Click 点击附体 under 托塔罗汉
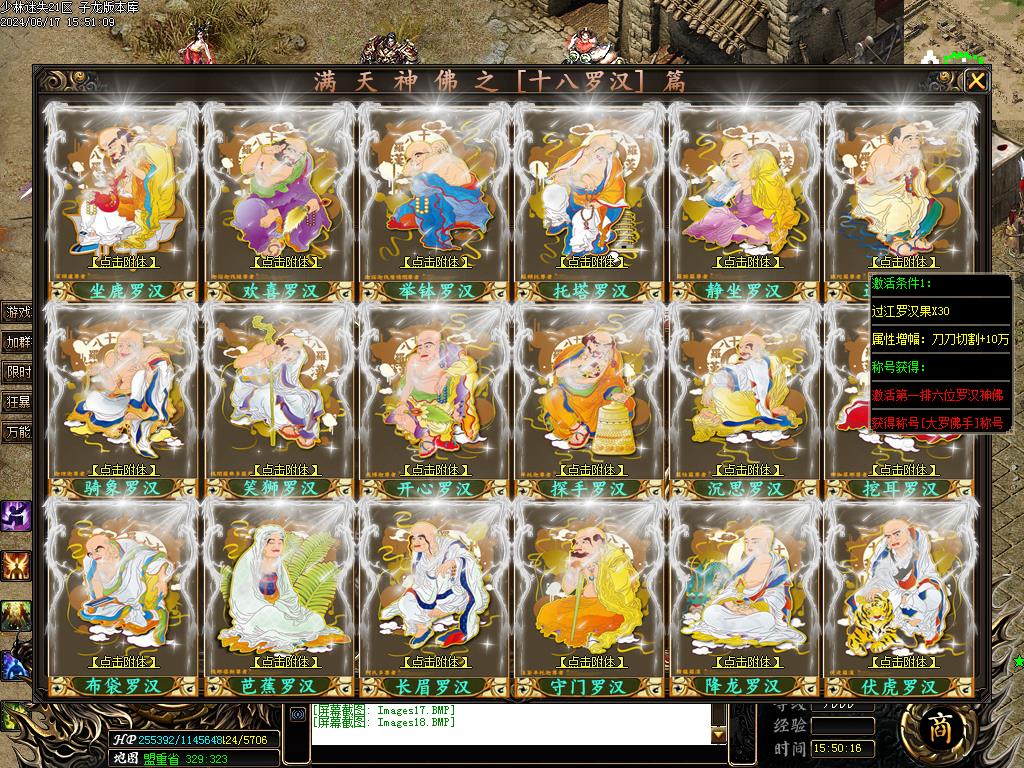This screenshot has height=768, width=1024. [x=591, y=262]
